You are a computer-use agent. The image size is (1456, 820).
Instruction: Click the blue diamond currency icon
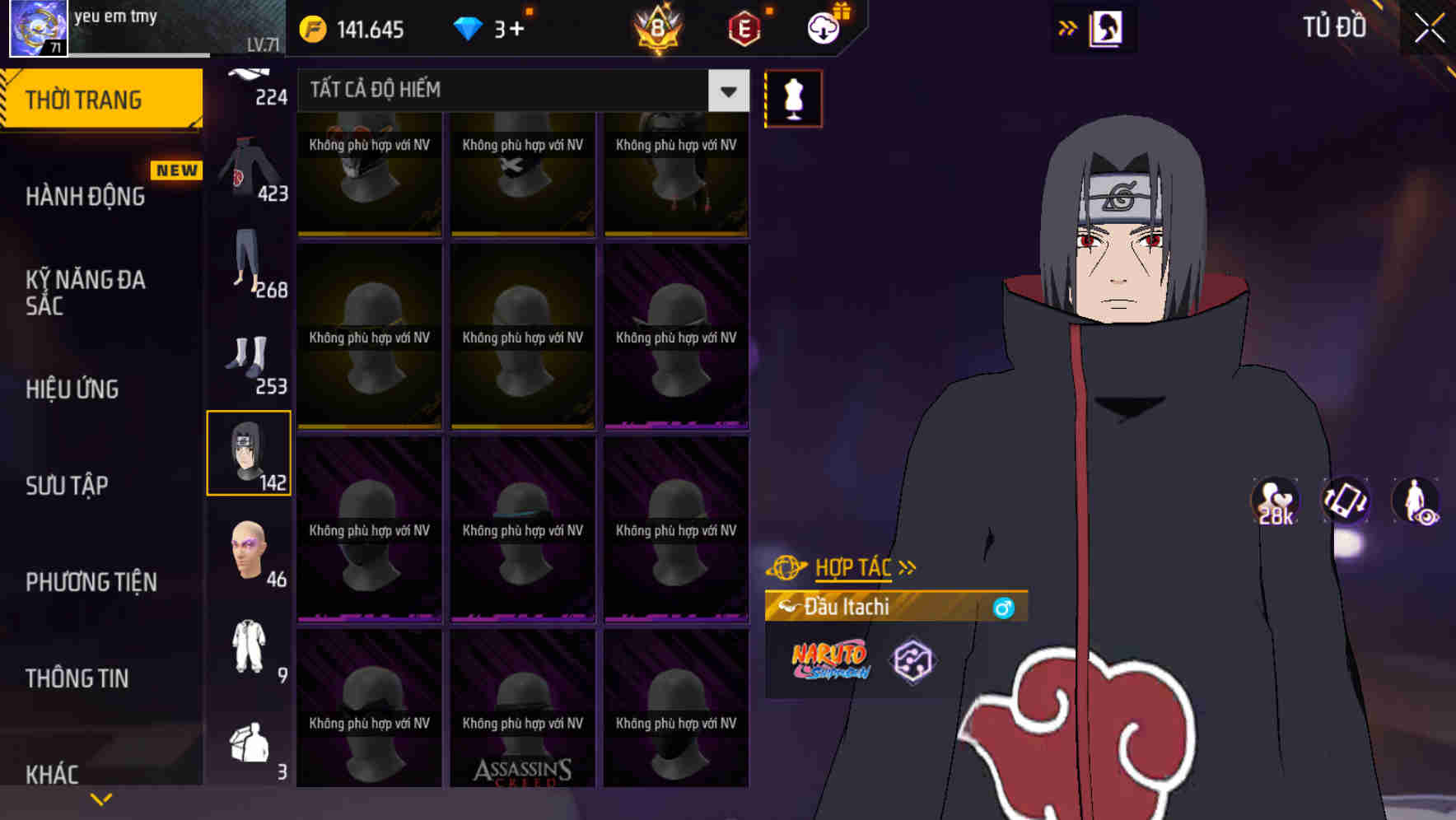[468, 30]
